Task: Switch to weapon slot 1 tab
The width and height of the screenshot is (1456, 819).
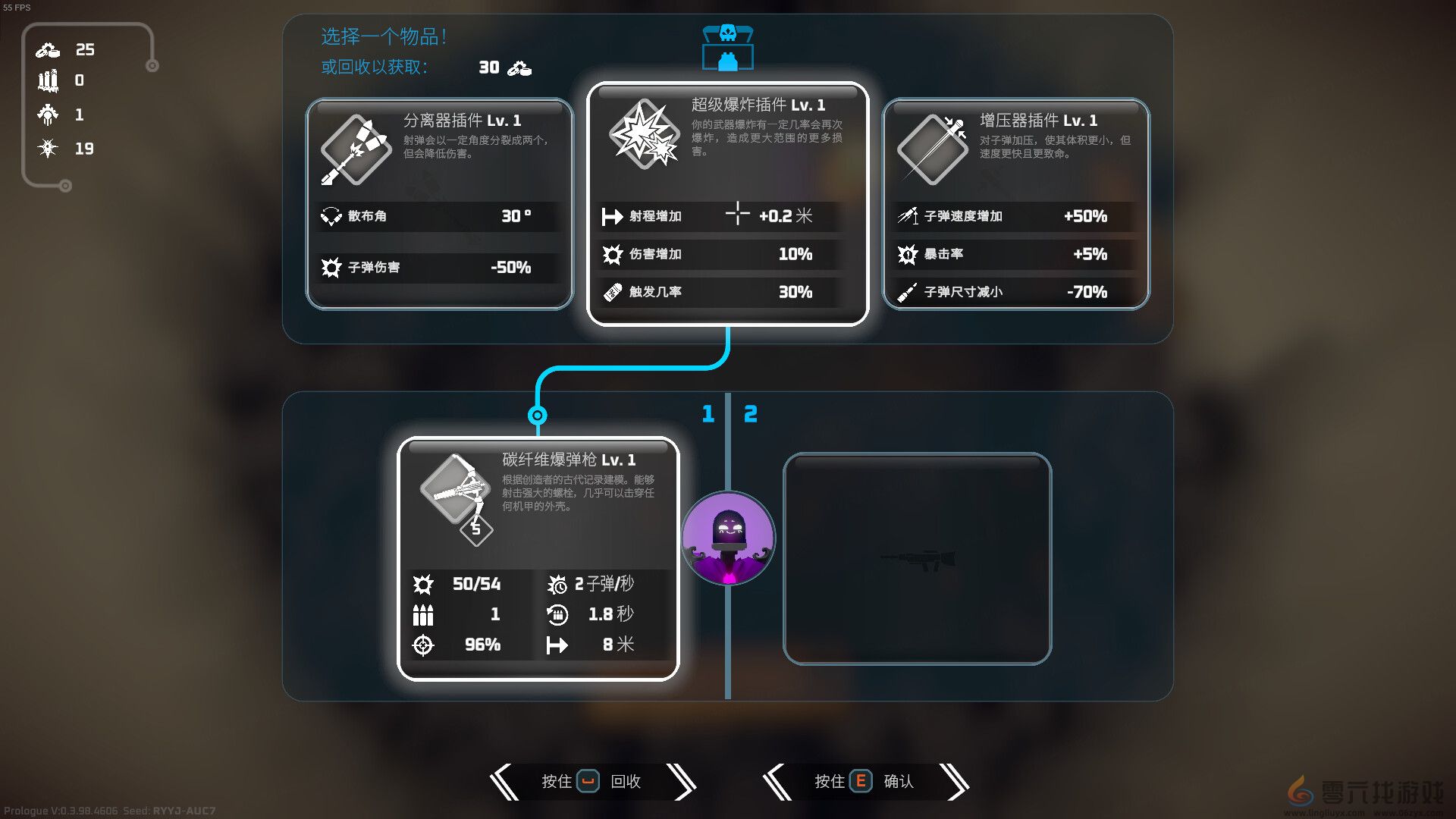Action: click(x=708, y=414)
